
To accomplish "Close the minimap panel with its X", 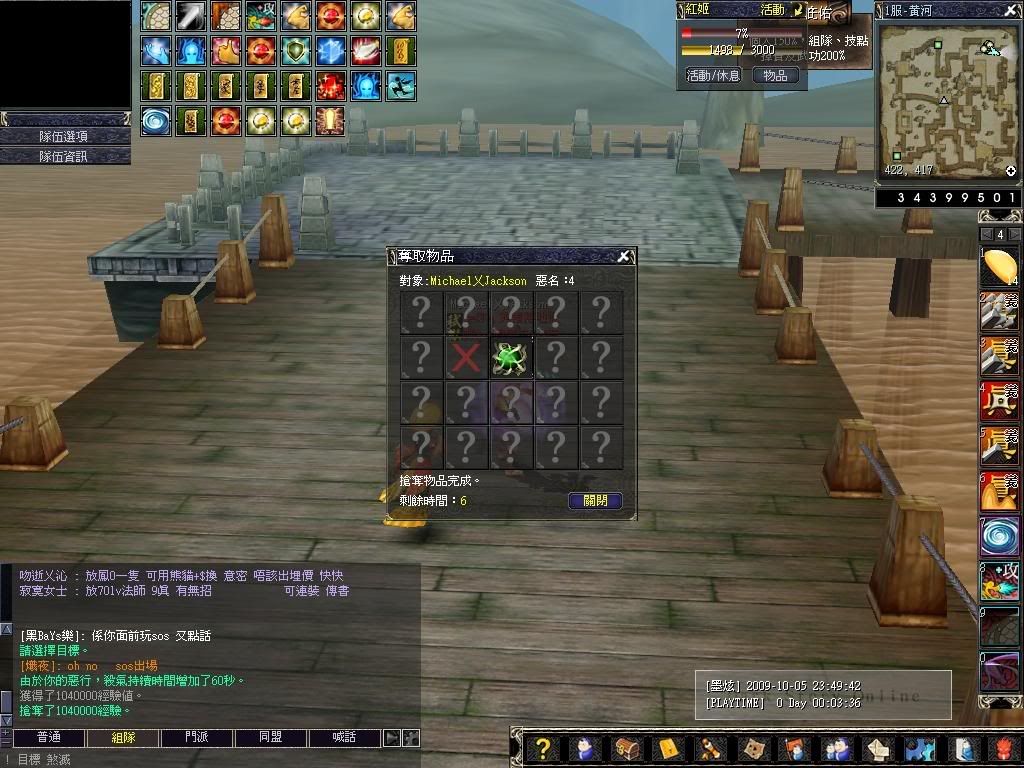I will coord(1013,10).
